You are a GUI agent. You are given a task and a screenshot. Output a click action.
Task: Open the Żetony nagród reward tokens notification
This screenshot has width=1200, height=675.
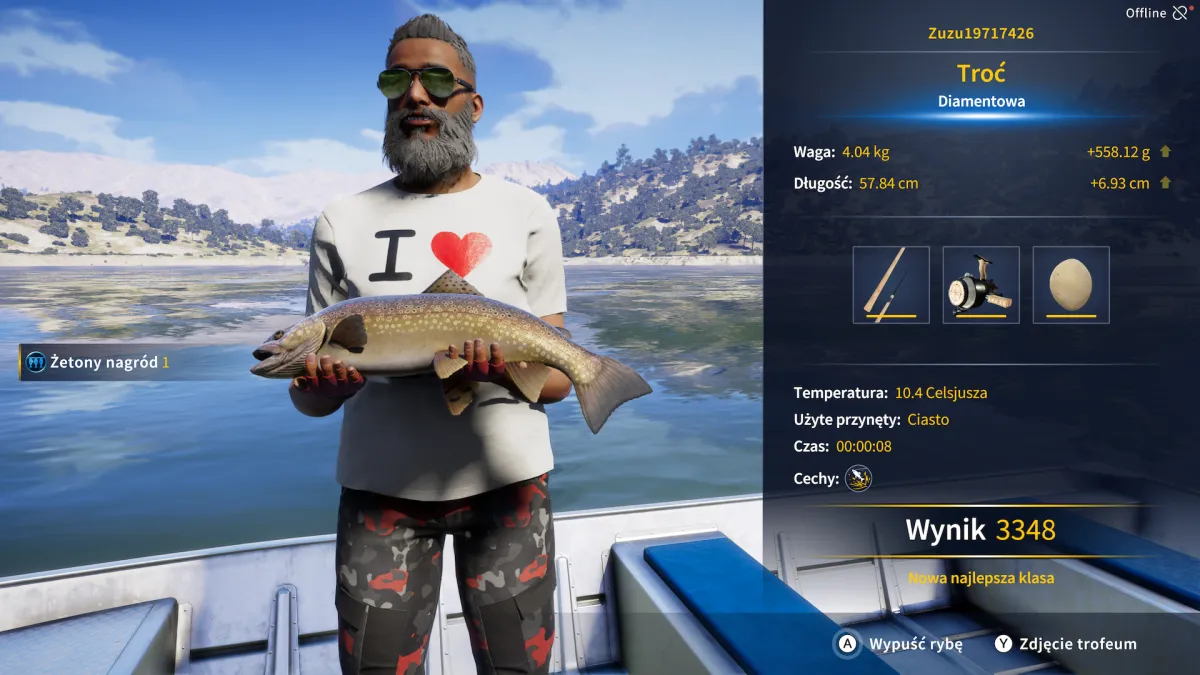(97, 362)
